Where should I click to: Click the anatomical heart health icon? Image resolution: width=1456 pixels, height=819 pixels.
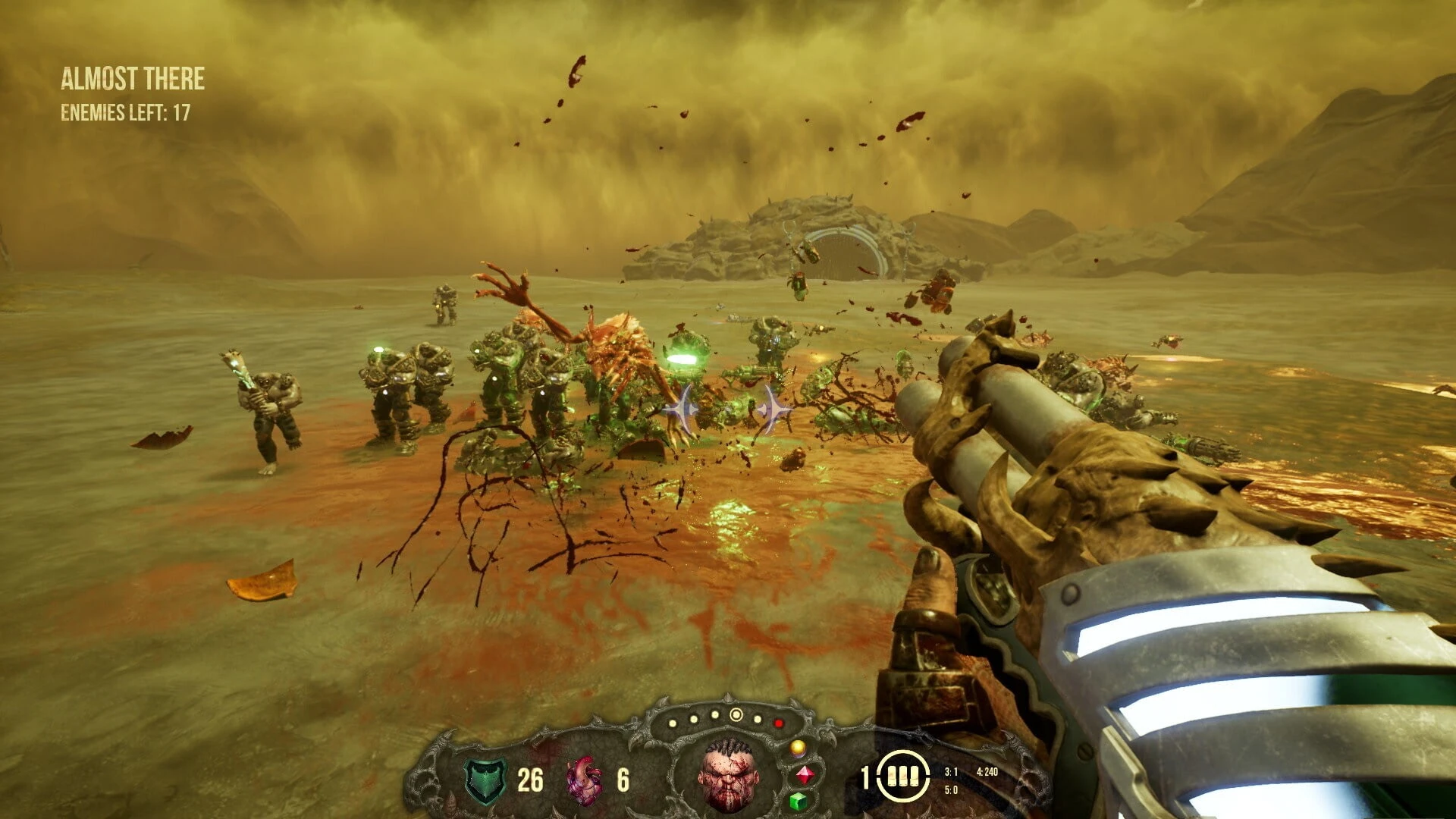(x=584, y=780)
